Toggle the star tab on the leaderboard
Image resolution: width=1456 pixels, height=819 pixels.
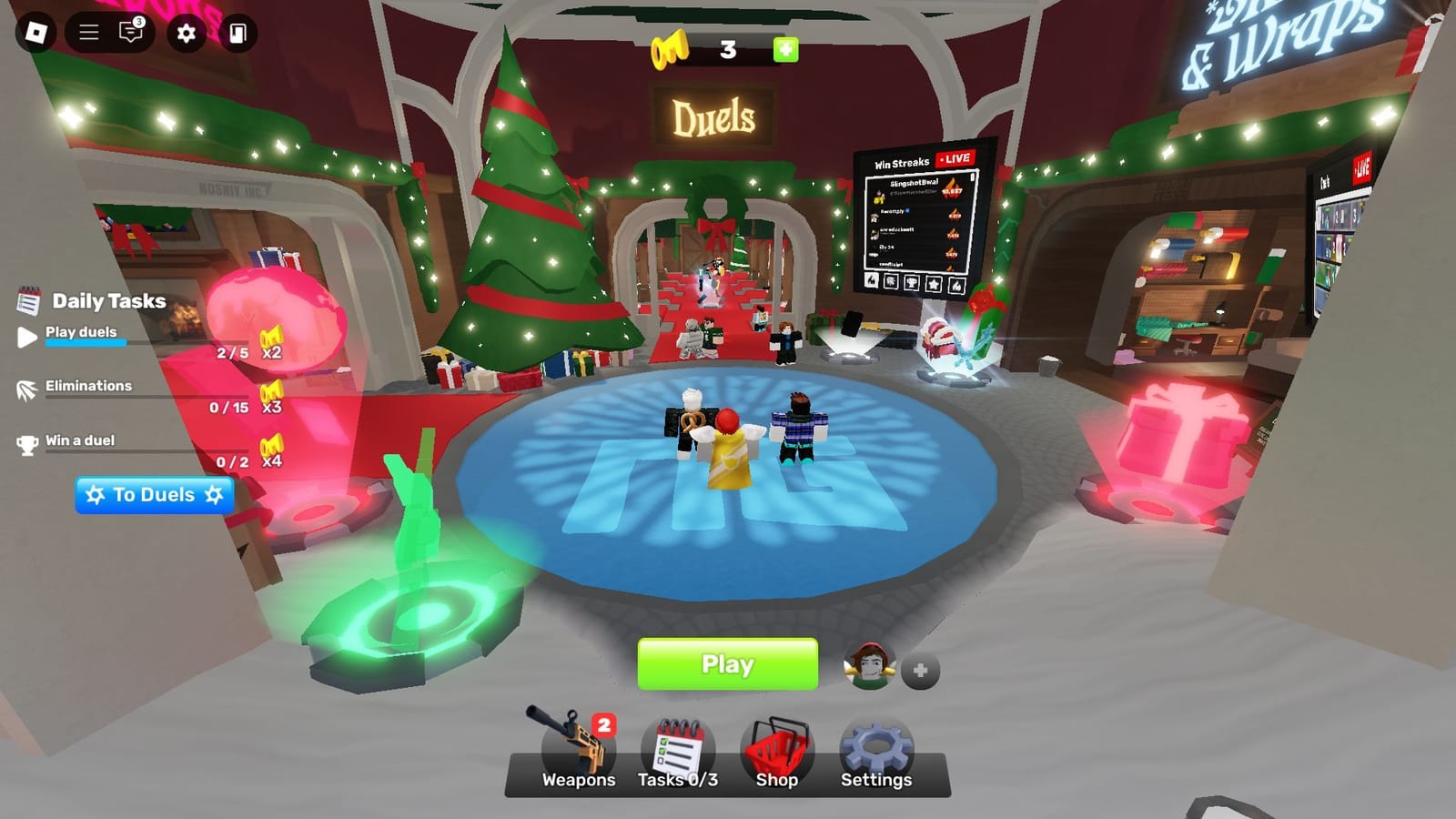[934, 284]
